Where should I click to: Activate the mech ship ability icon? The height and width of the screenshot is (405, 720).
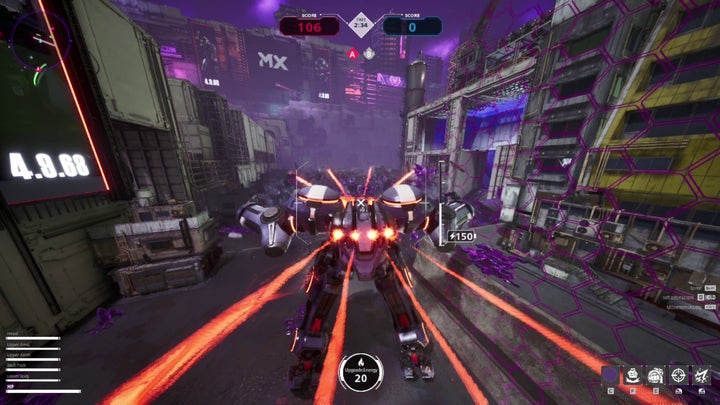[632, 374]
